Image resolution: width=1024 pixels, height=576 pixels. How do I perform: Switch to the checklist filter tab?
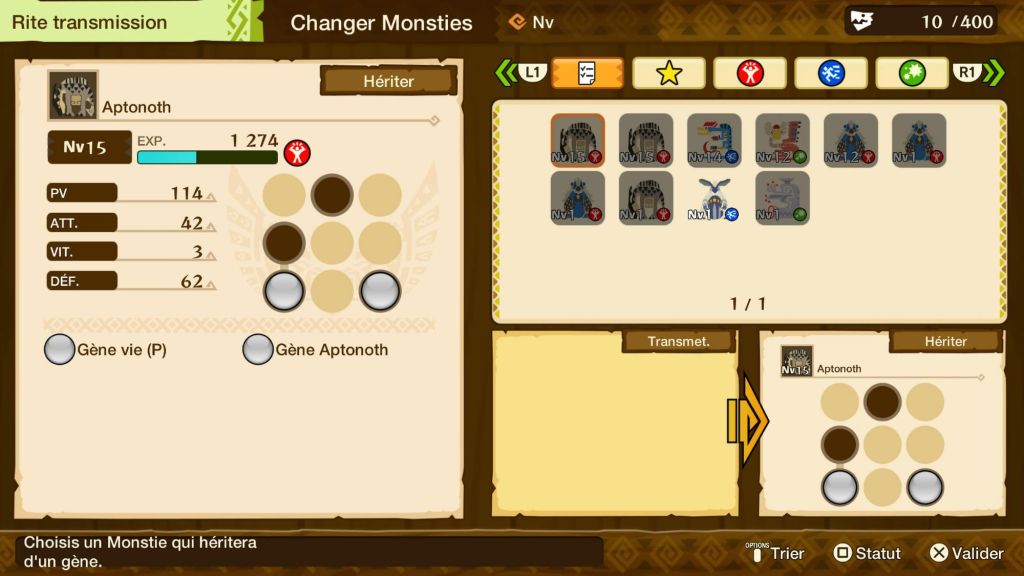pos(587,73)
